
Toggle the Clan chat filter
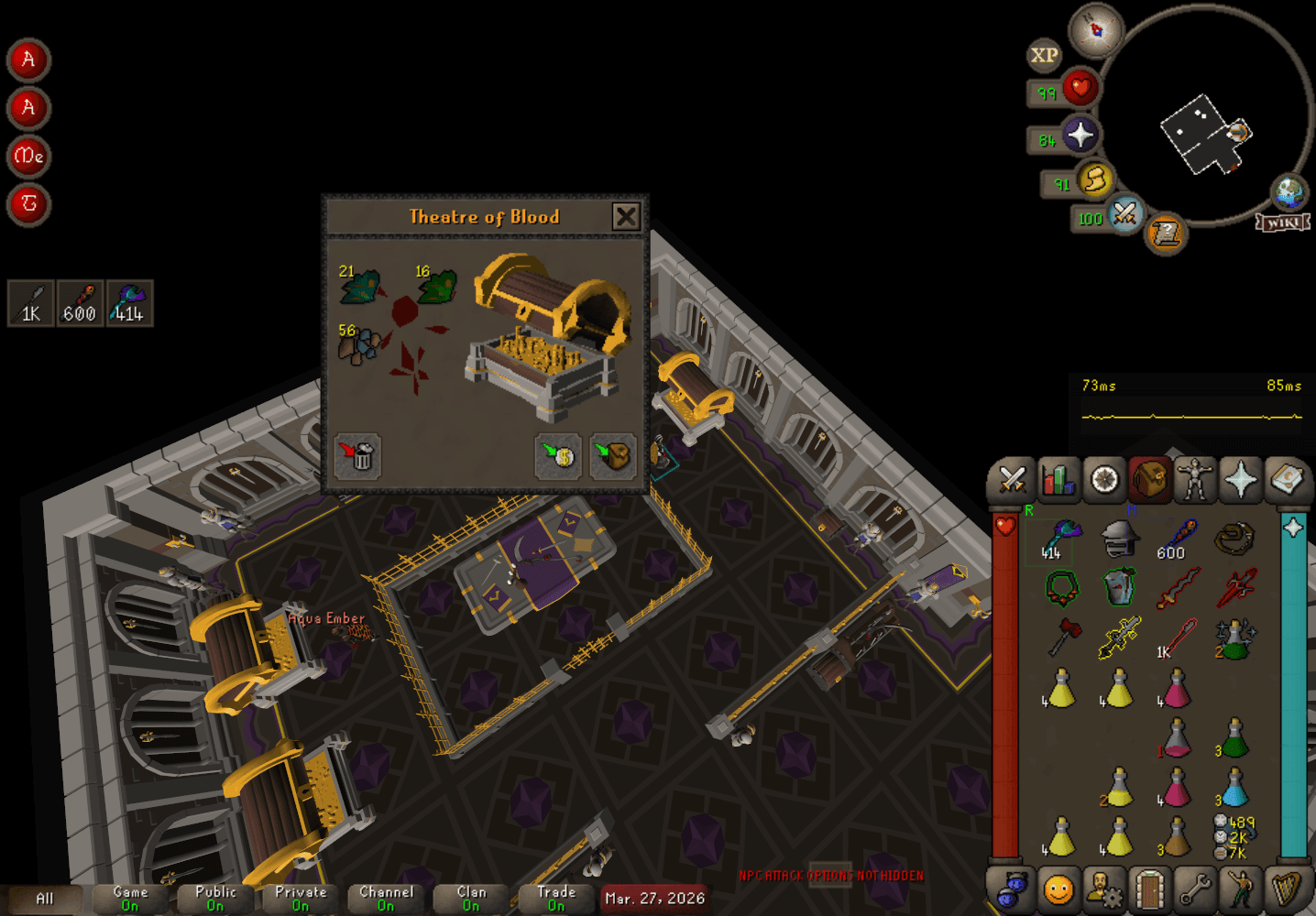tap(471, 899)
